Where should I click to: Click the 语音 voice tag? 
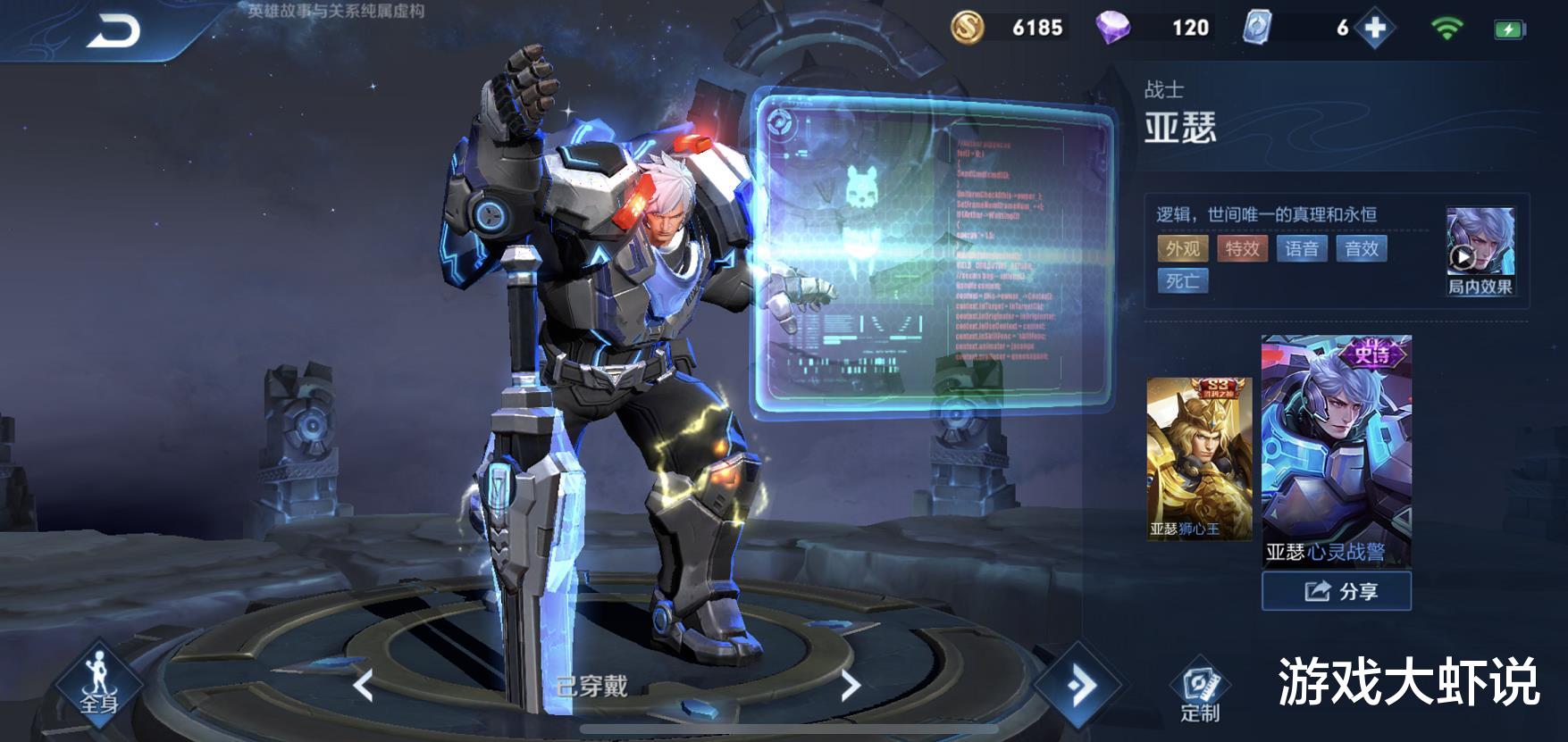(x=1302, y=249)
